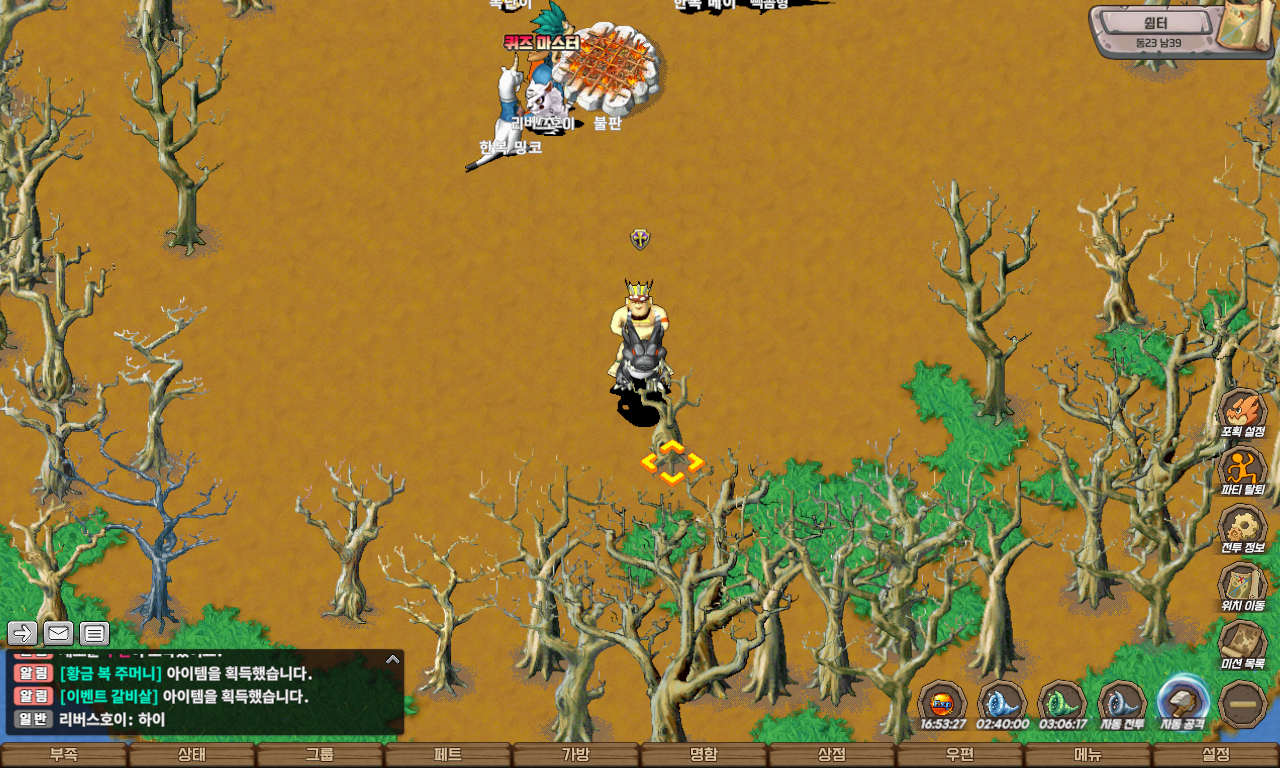Open the 명함 (name card) menu
This screenshot has height=768, width=1280.
704,755
